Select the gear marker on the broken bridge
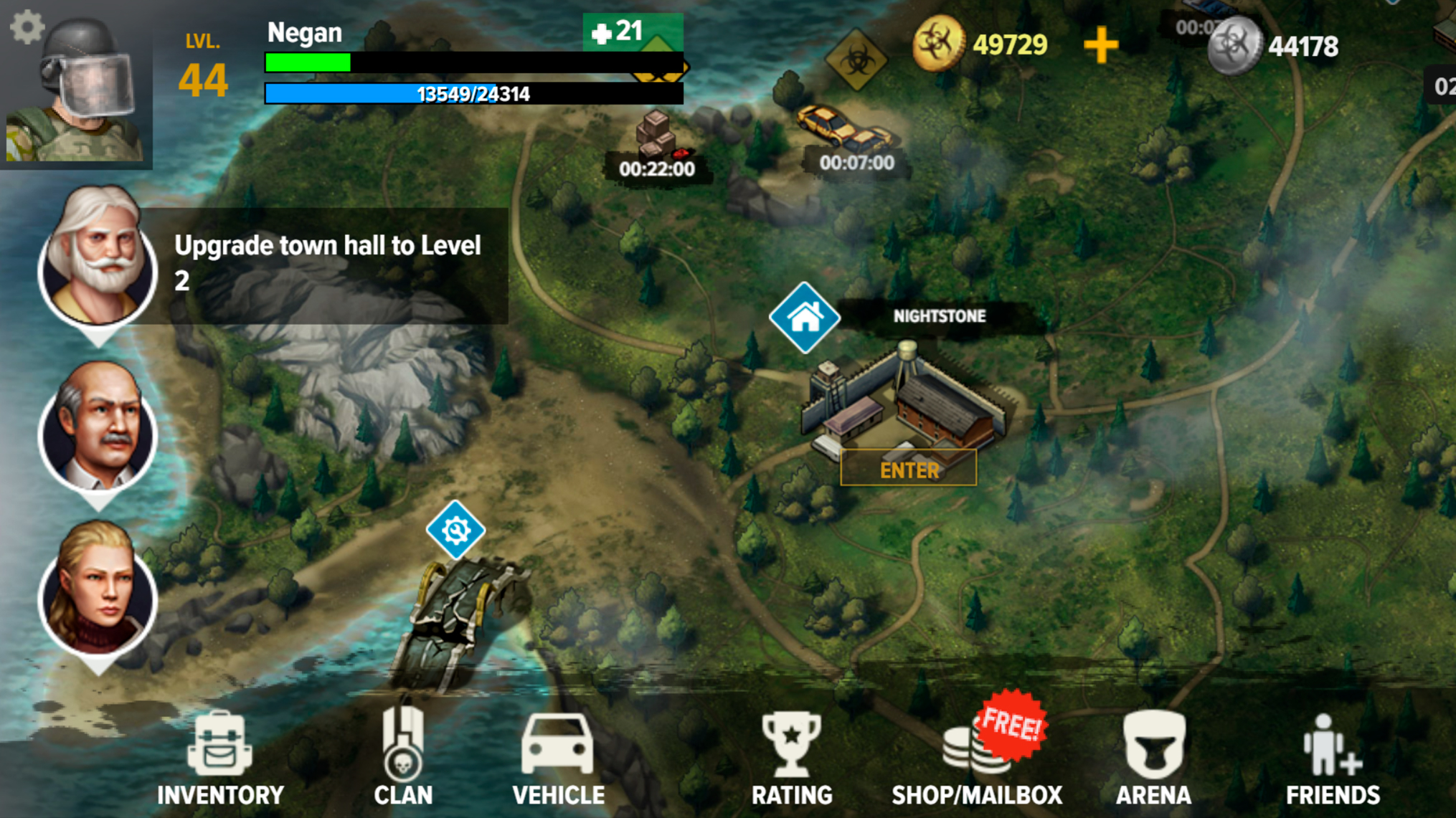1456x818 pixels. pyautogui.click(x=454, y=530)
